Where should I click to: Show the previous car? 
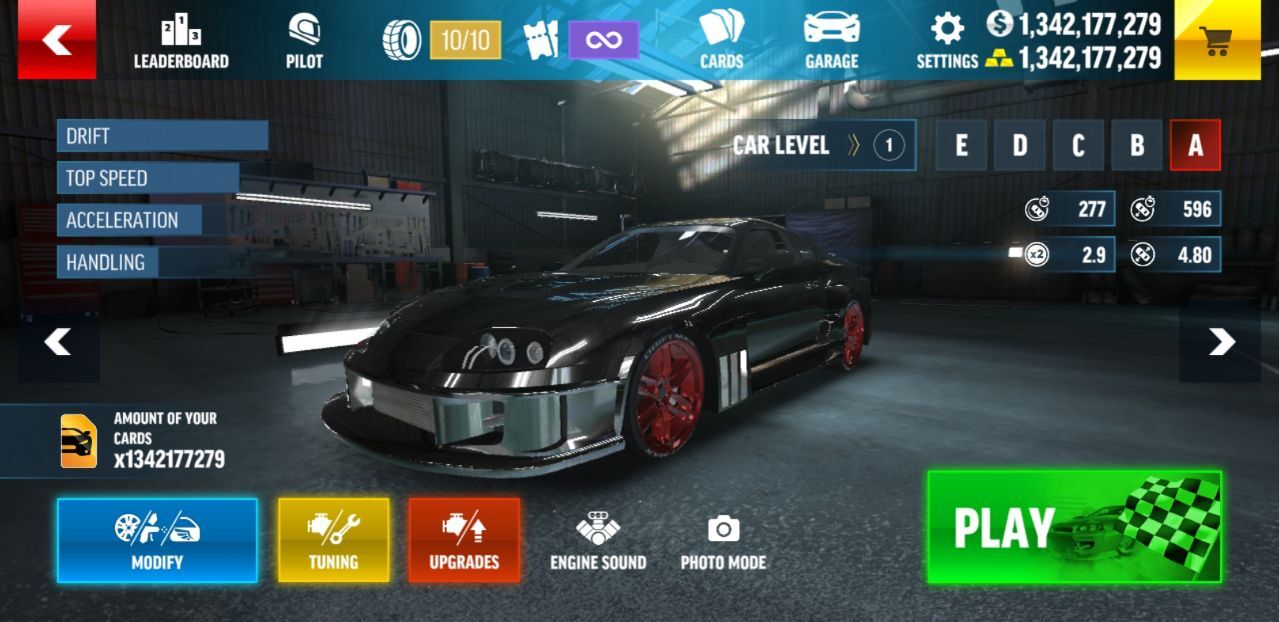point(58,343)
